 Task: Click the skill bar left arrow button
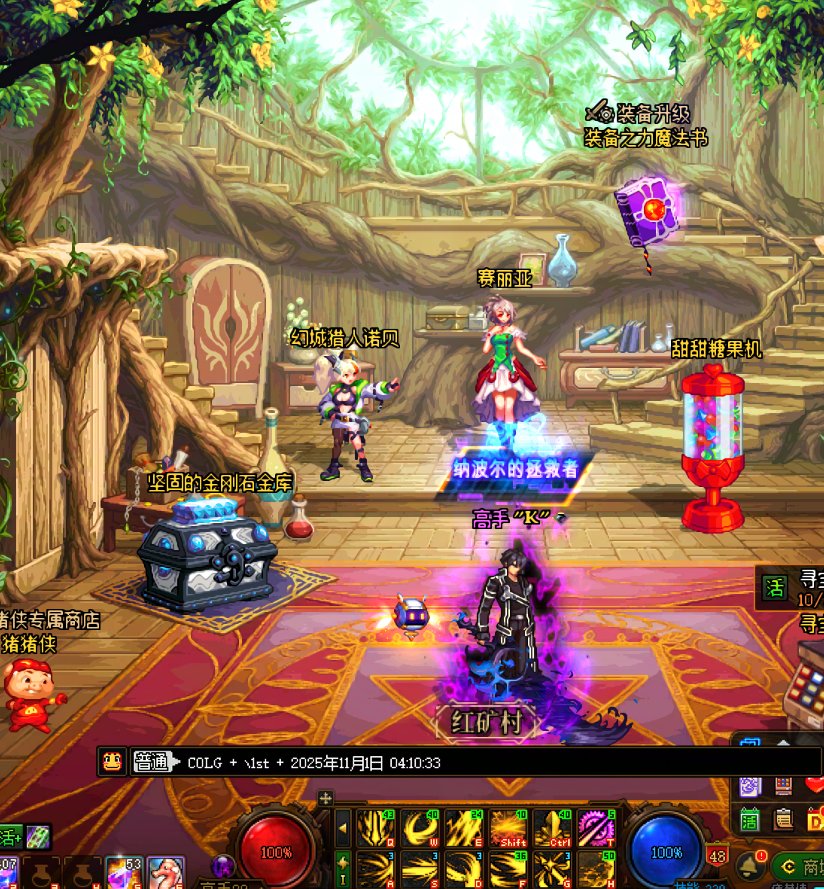point(343,827)
